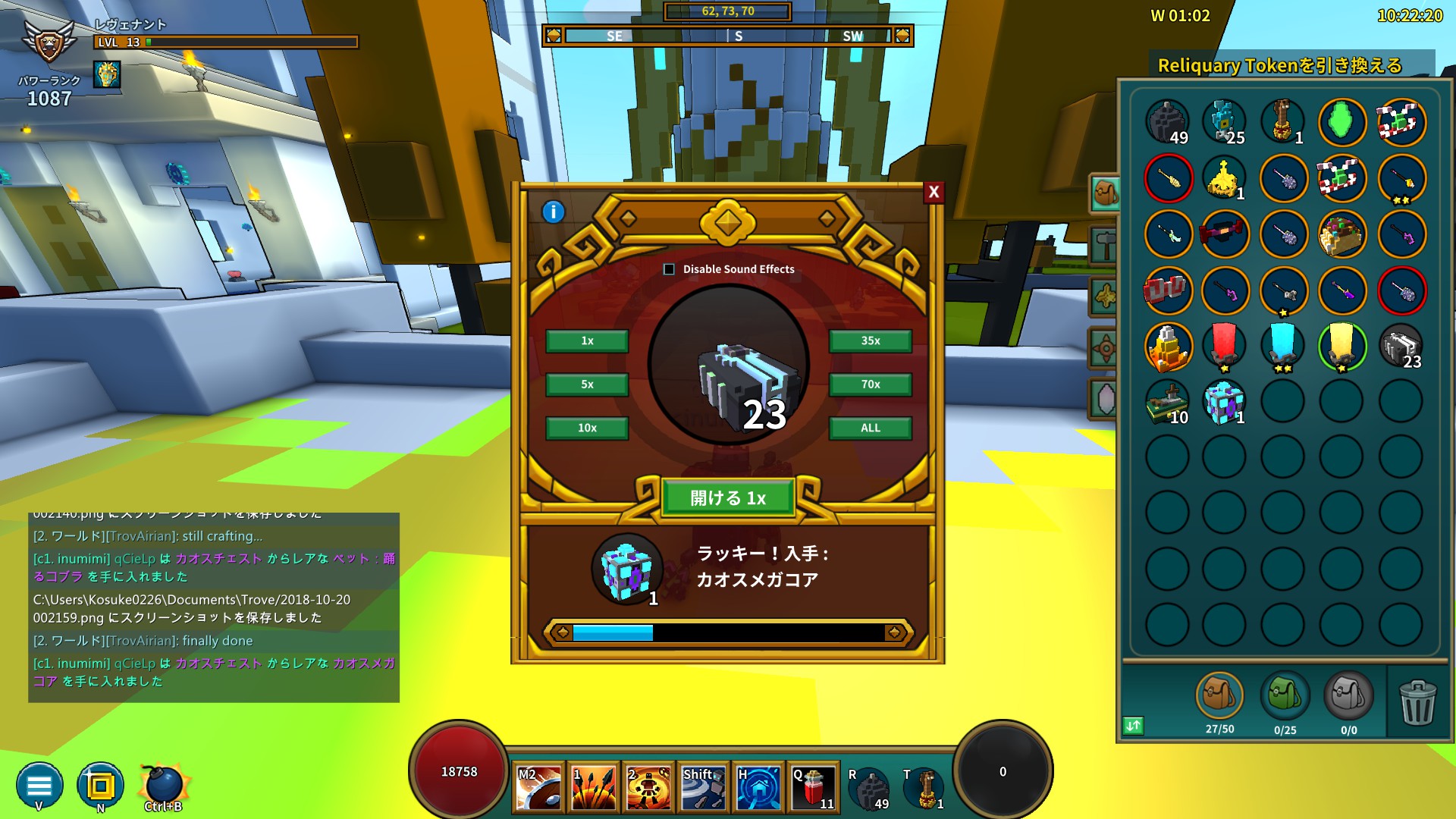The width and height of the screenshot is (1456, 819).
Task: Enable the Disable Sound Effects checkbox
Action: pyautogui.click(x=670, y=268)
